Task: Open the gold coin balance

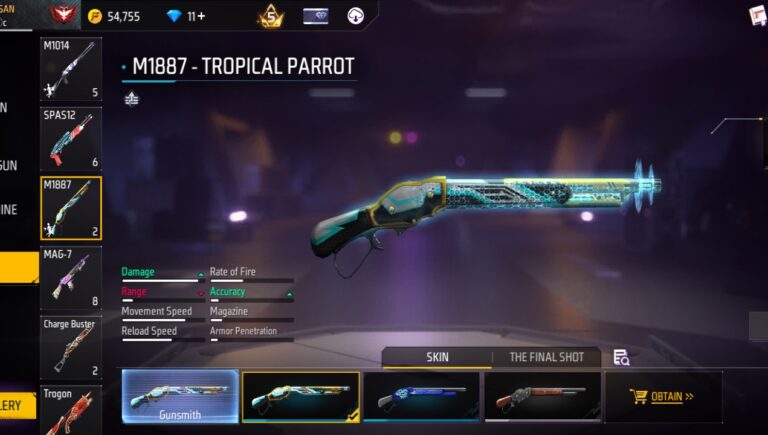Action: (113, 16)
